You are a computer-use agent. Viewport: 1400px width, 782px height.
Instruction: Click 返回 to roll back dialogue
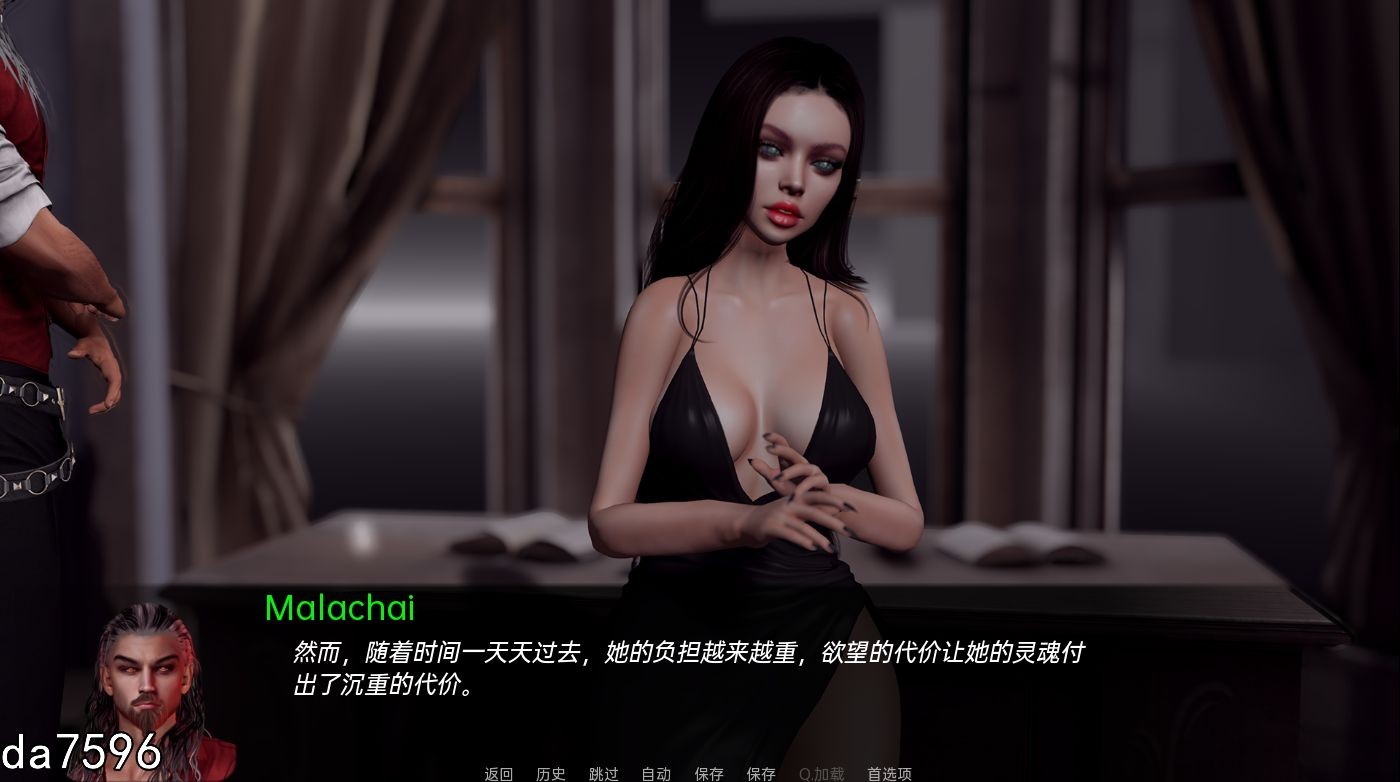497,774
